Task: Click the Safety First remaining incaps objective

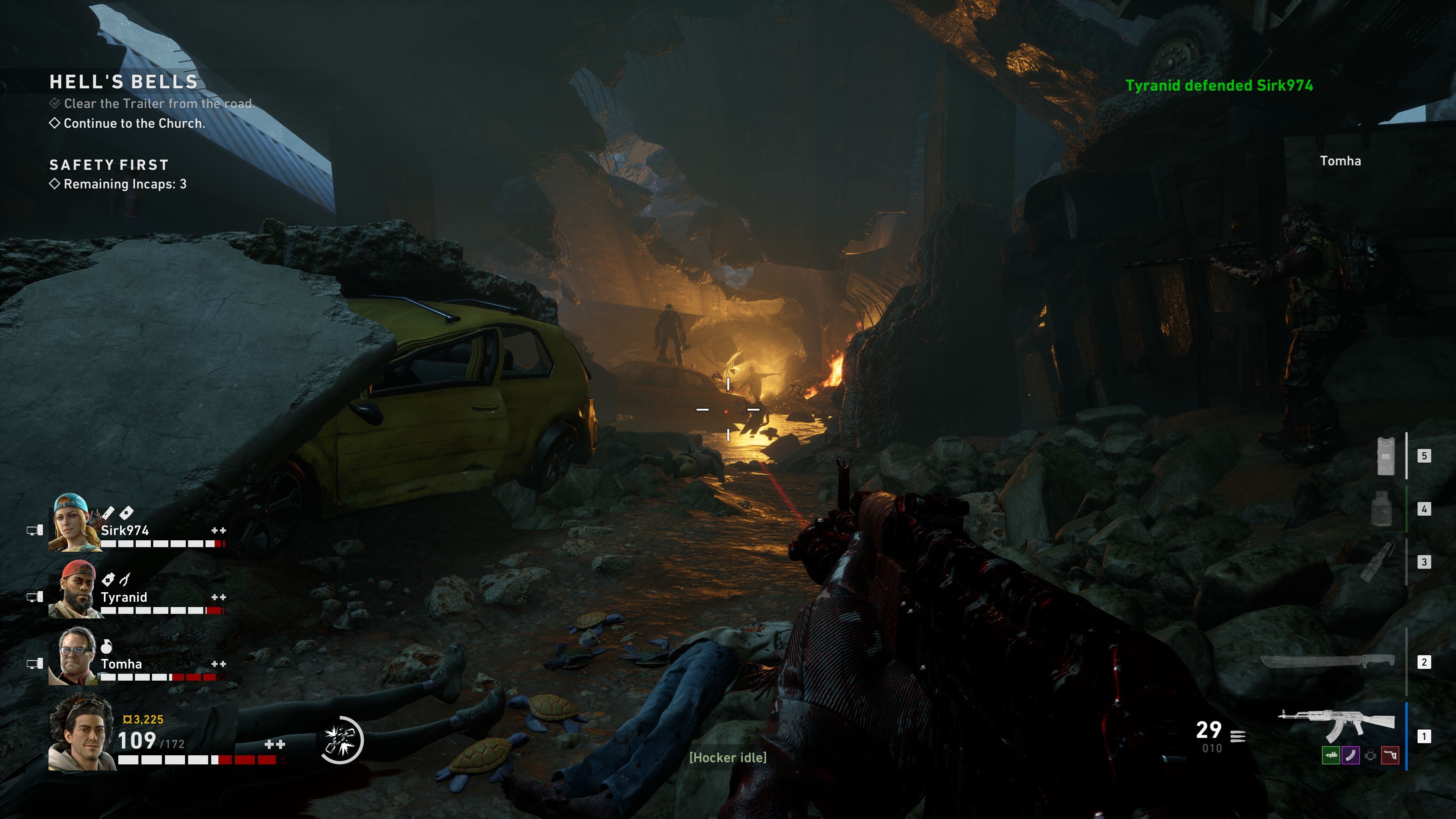Action: pyautogui.click(x=124, y=184)
